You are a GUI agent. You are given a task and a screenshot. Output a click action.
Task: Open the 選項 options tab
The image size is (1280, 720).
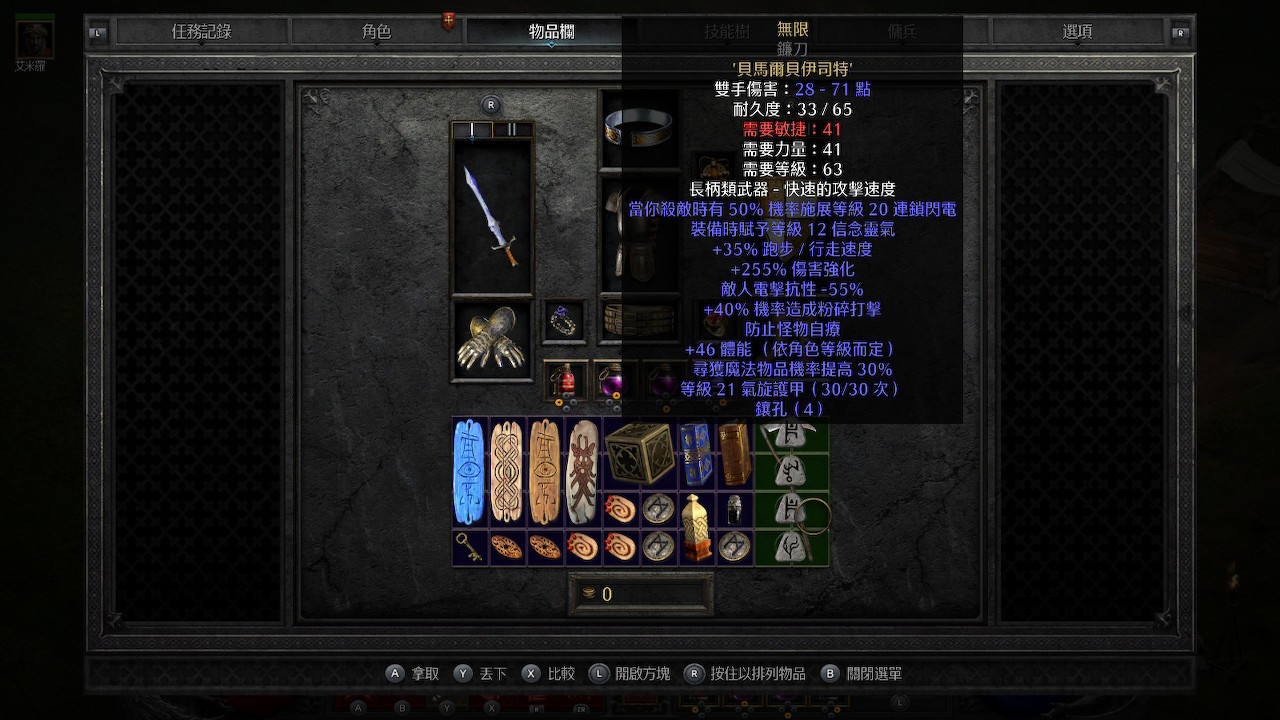click(x=1077, y=32)
